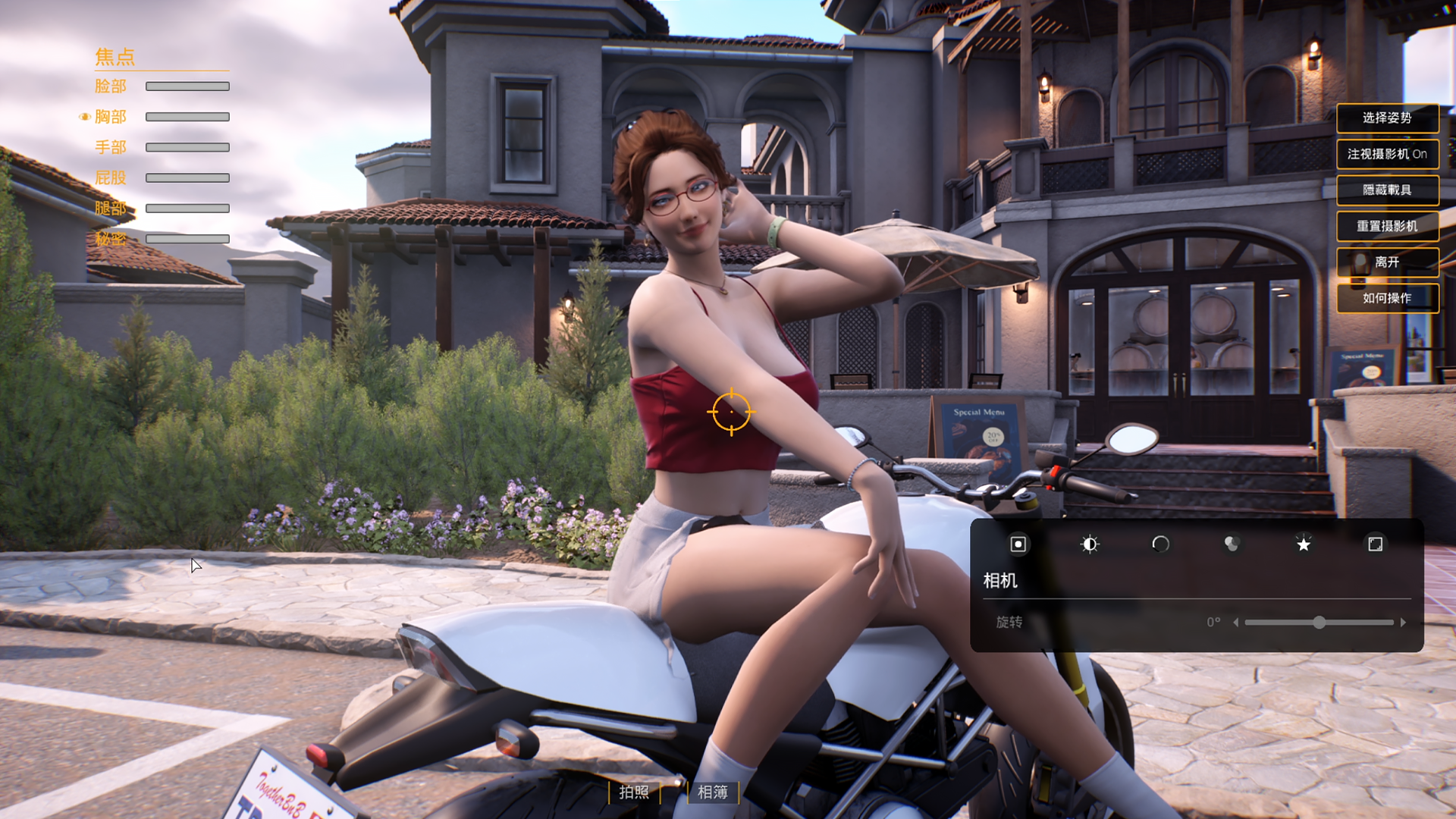
Task: Toggle 注视摄影机 off
Action: 1388,155
